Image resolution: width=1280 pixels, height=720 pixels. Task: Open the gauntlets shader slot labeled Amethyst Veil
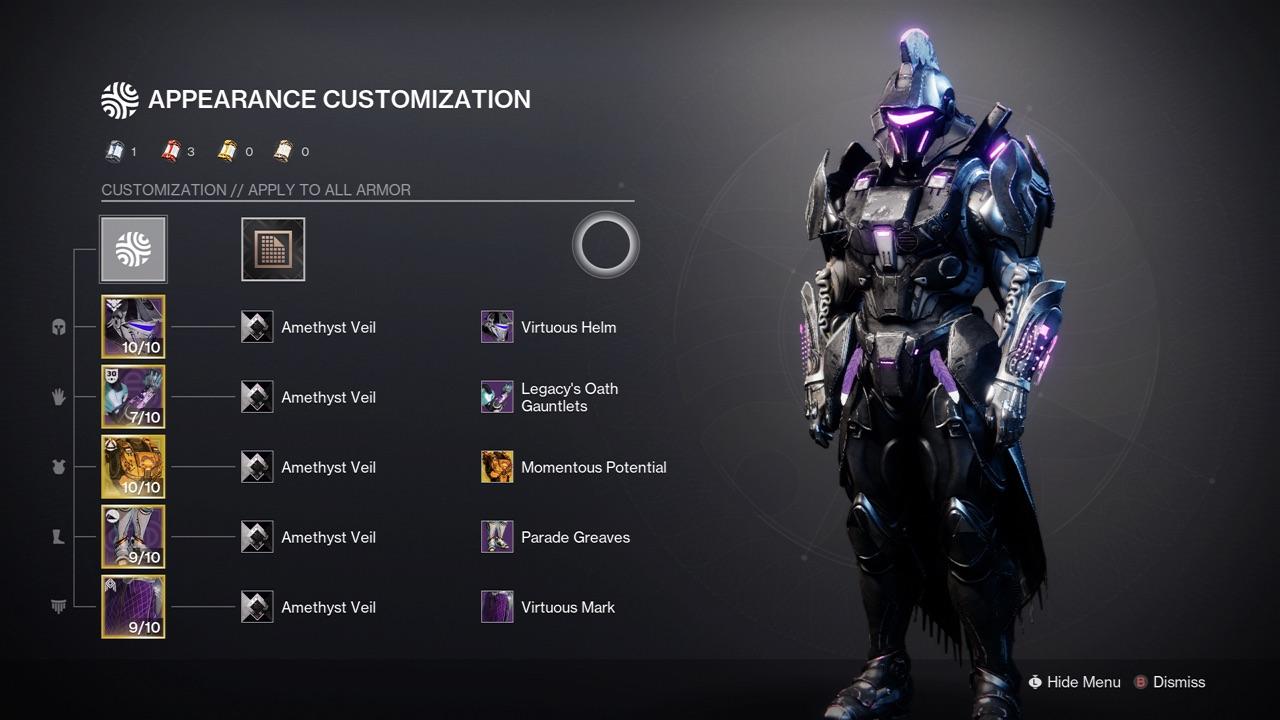click(x=257, y=397)
